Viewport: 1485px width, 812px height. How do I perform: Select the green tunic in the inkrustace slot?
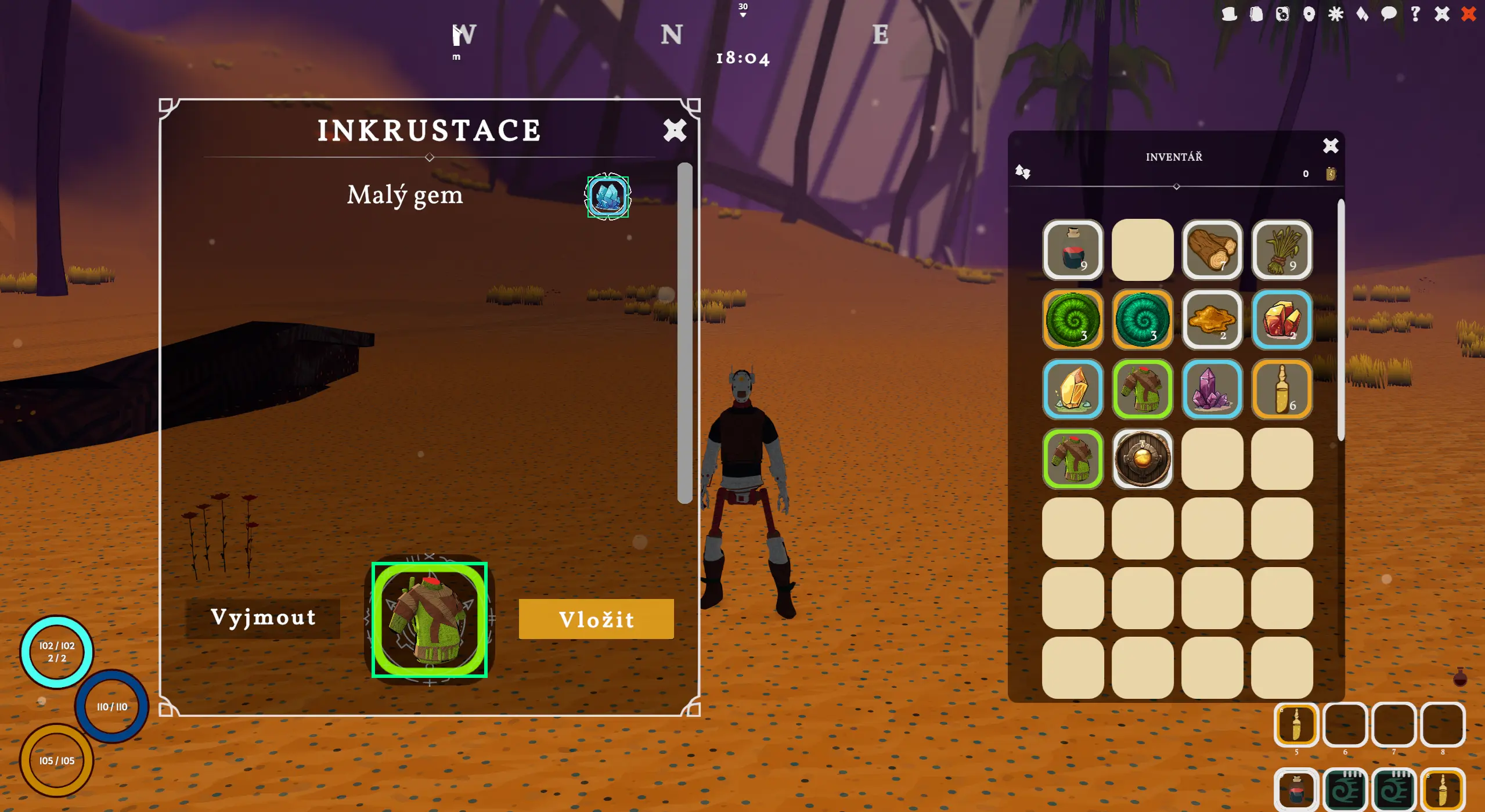tap(430, 620)
